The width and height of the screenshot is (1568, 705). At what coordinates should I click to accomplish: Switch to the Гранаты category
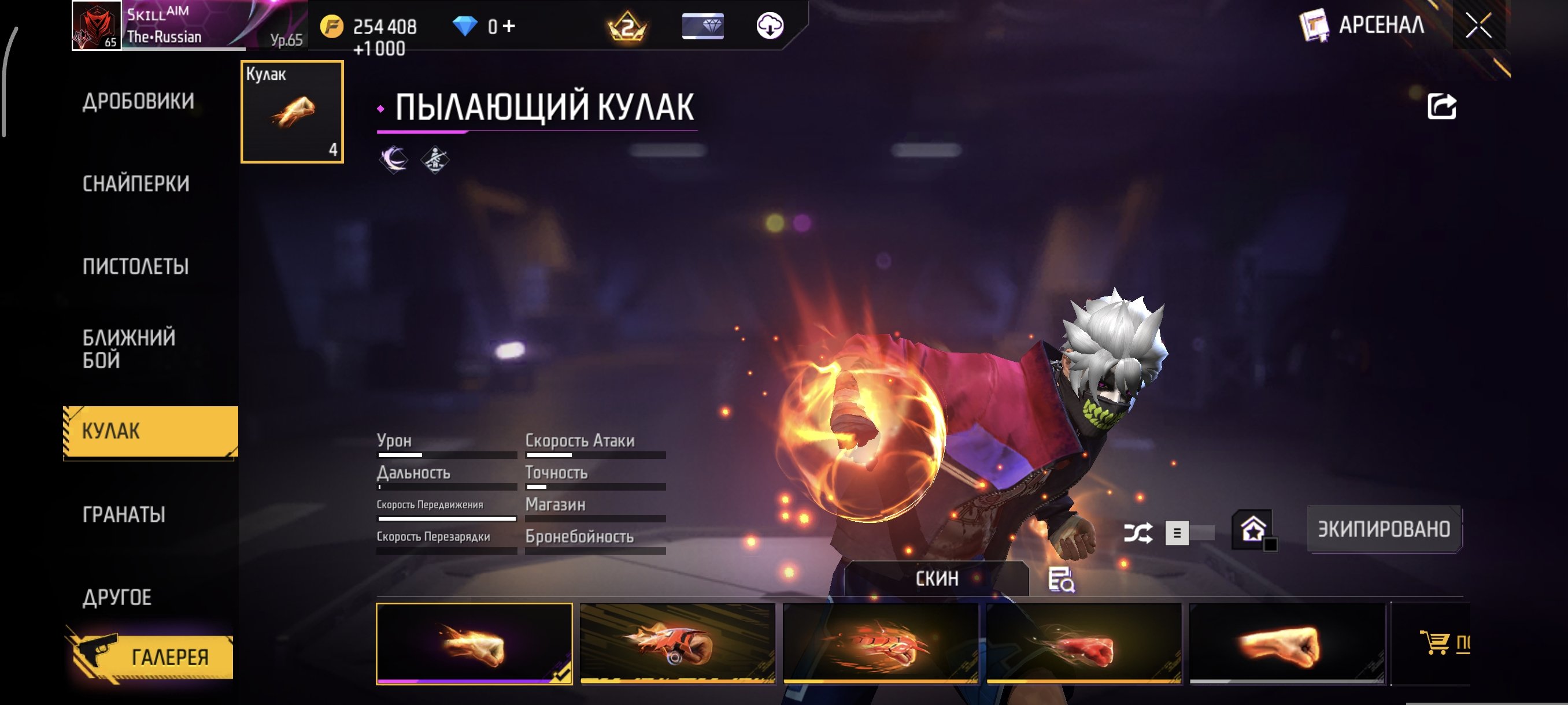(x=124, y=515)
